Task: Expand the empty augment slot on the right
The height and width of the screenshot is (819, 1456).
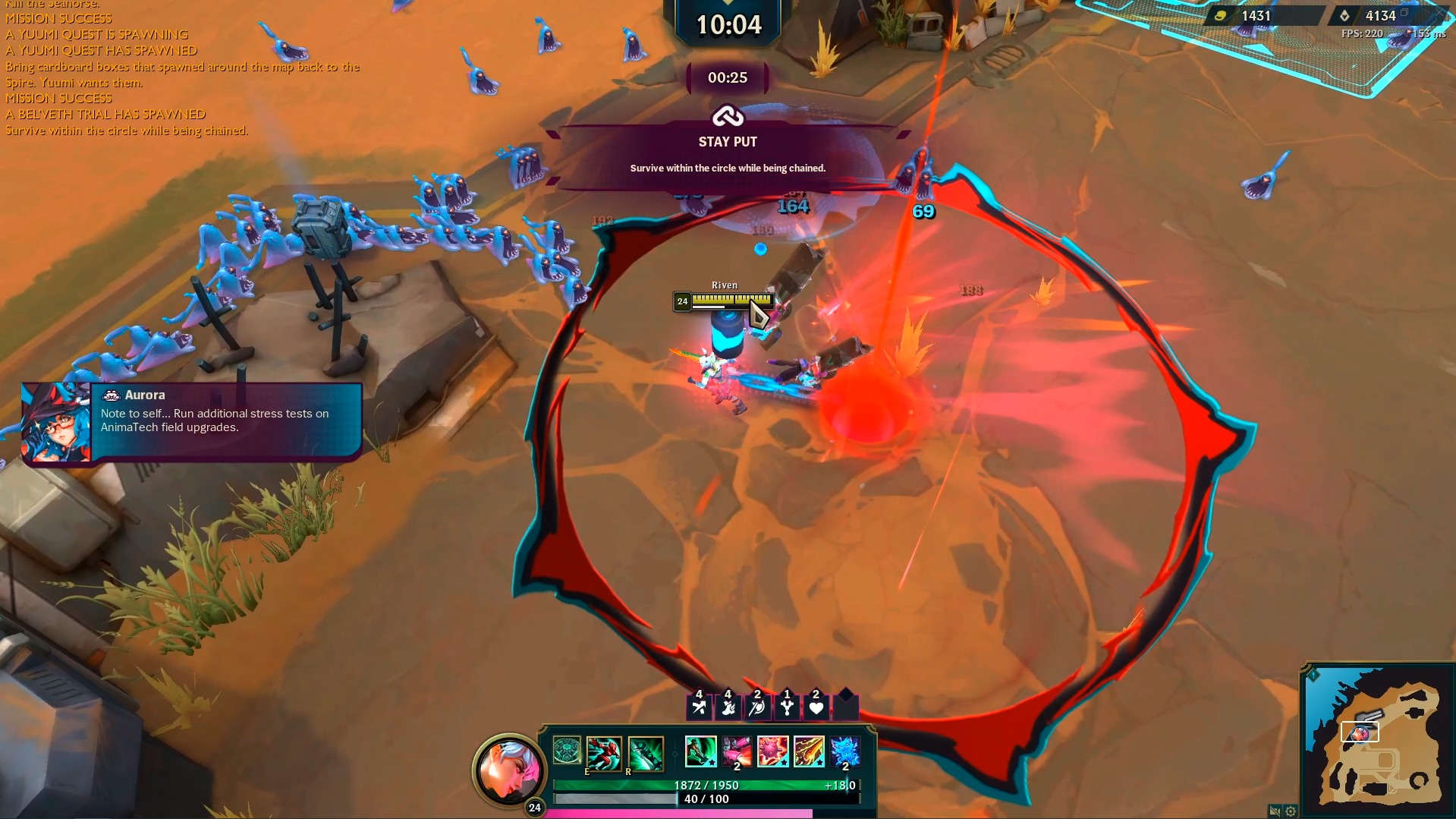Action: point(847,707)
